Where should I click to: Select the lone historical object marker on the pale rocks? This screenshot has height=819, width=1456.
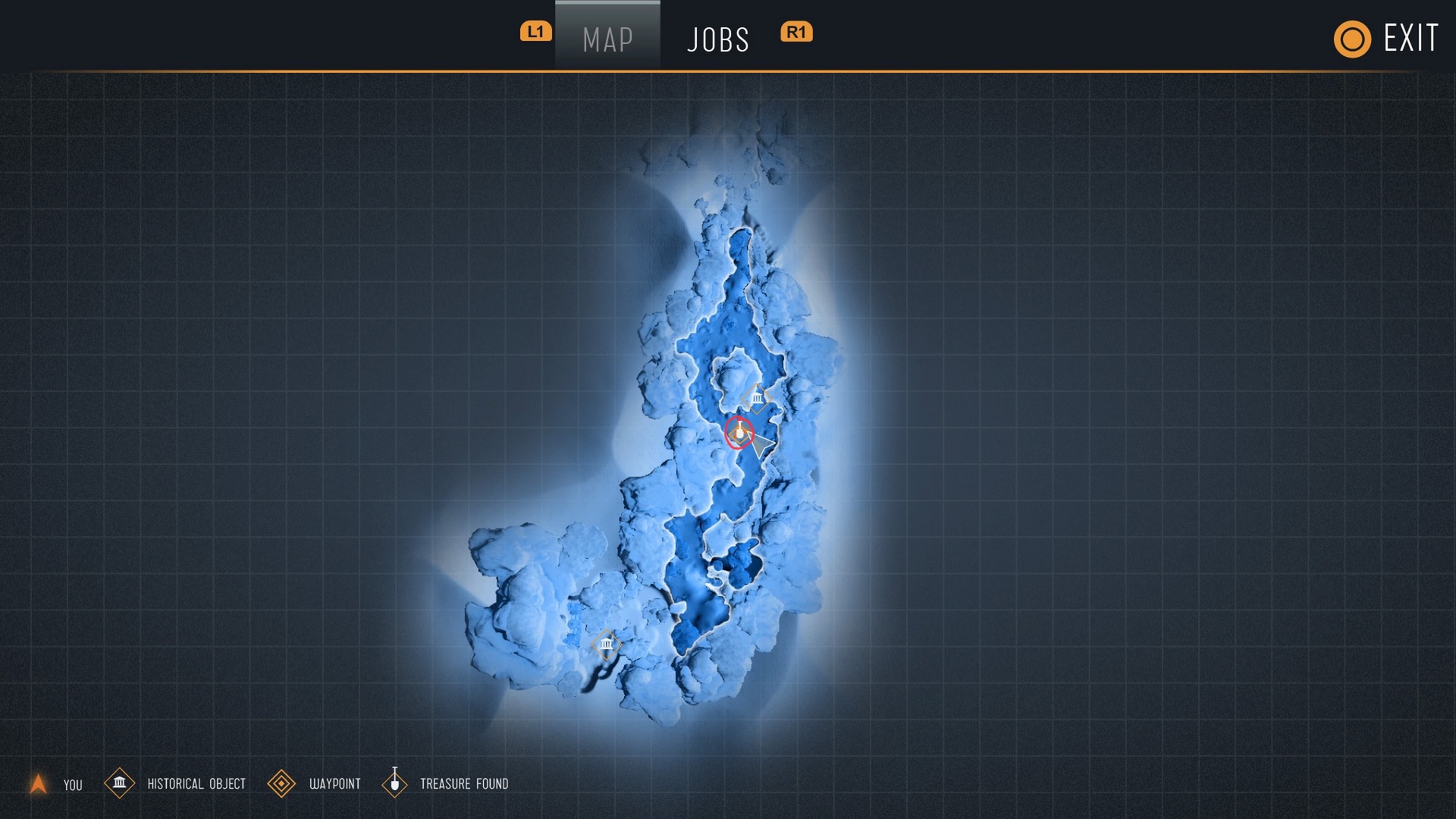click(606, 645)
